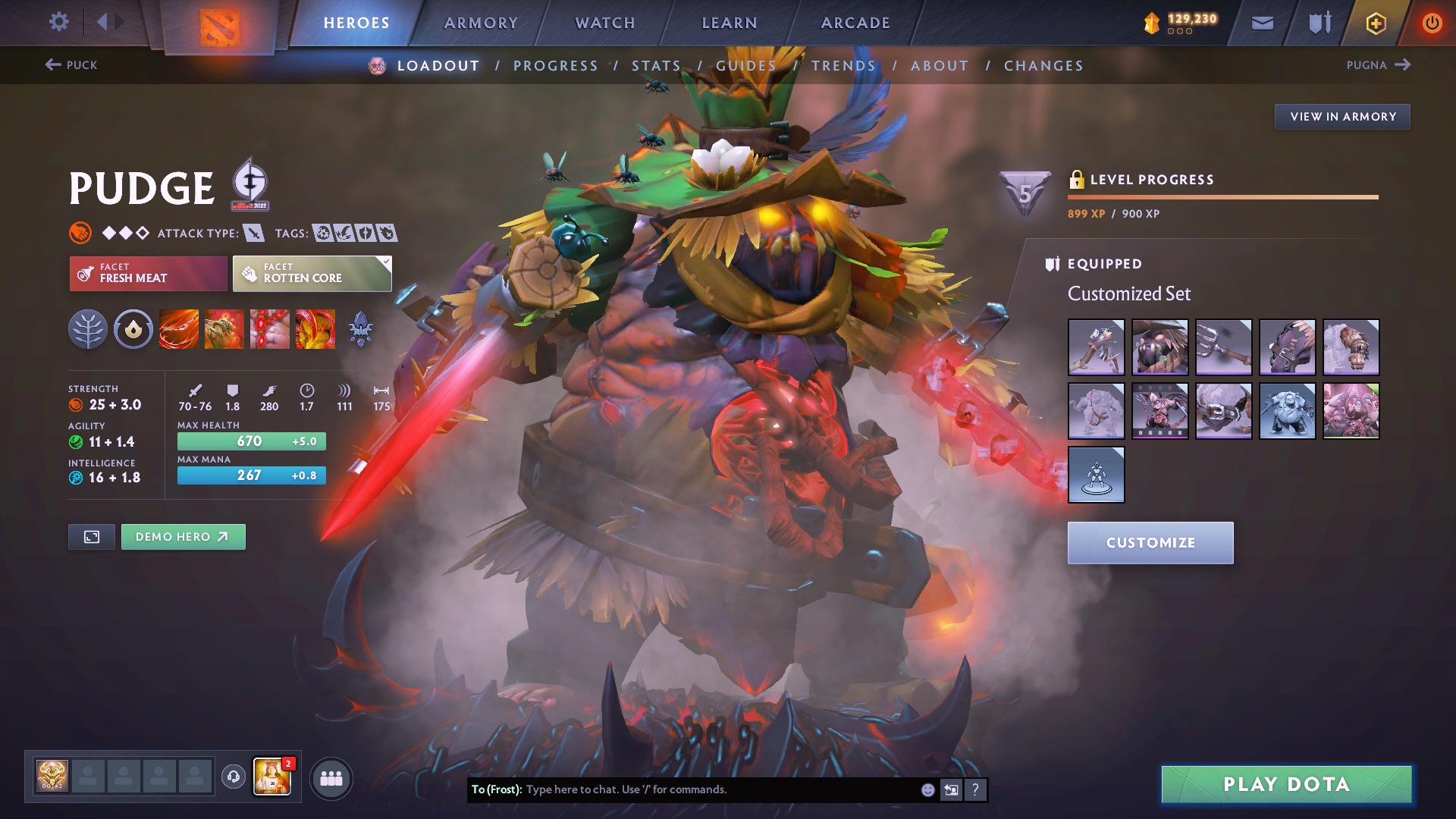Show the hero Progress section
Image resolution: width=1456 pixels, height=819 pixels.
pyautogui.click(x=556, y=66)
